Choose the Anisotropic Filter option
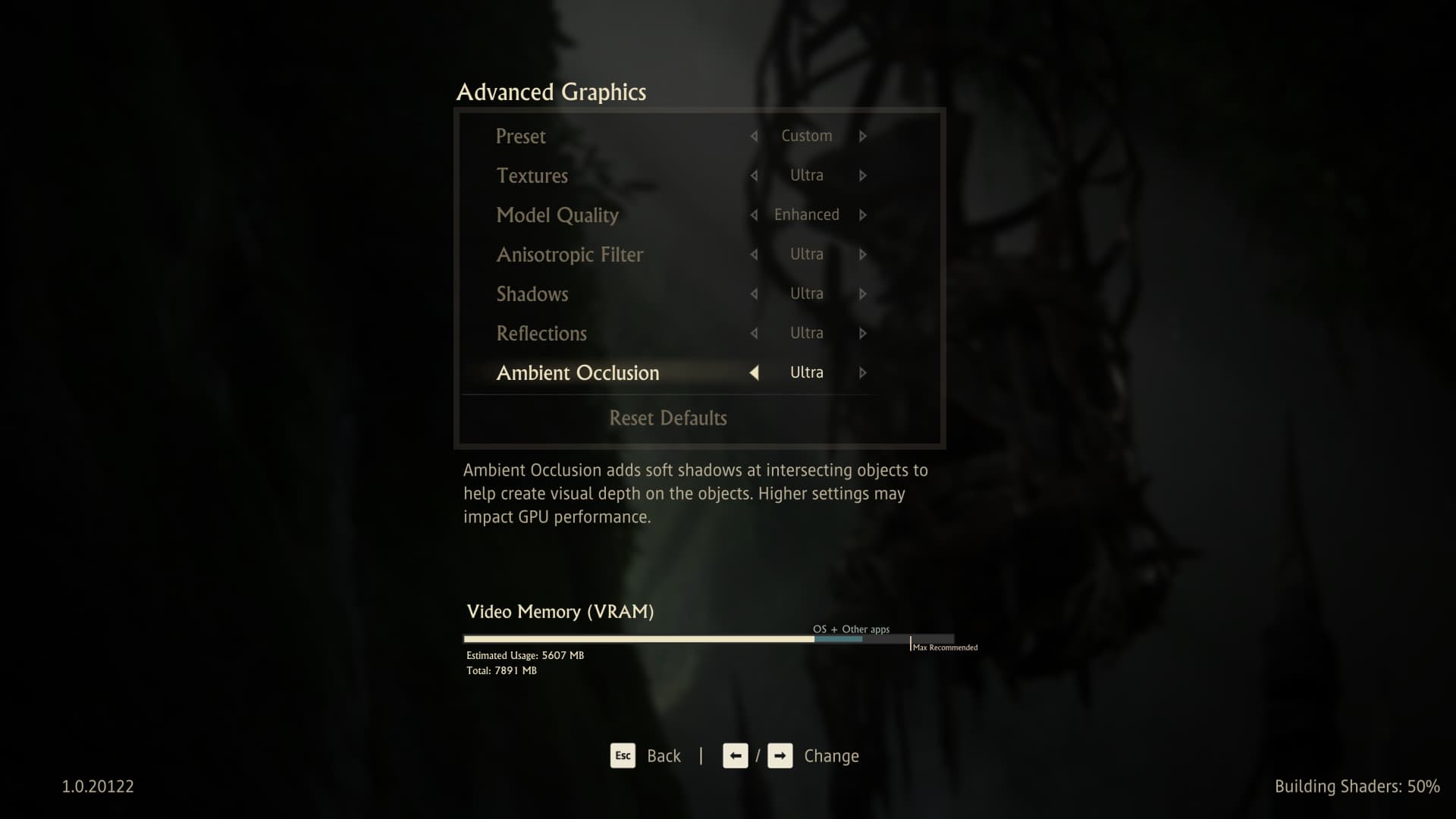 (x=570, y=255)
